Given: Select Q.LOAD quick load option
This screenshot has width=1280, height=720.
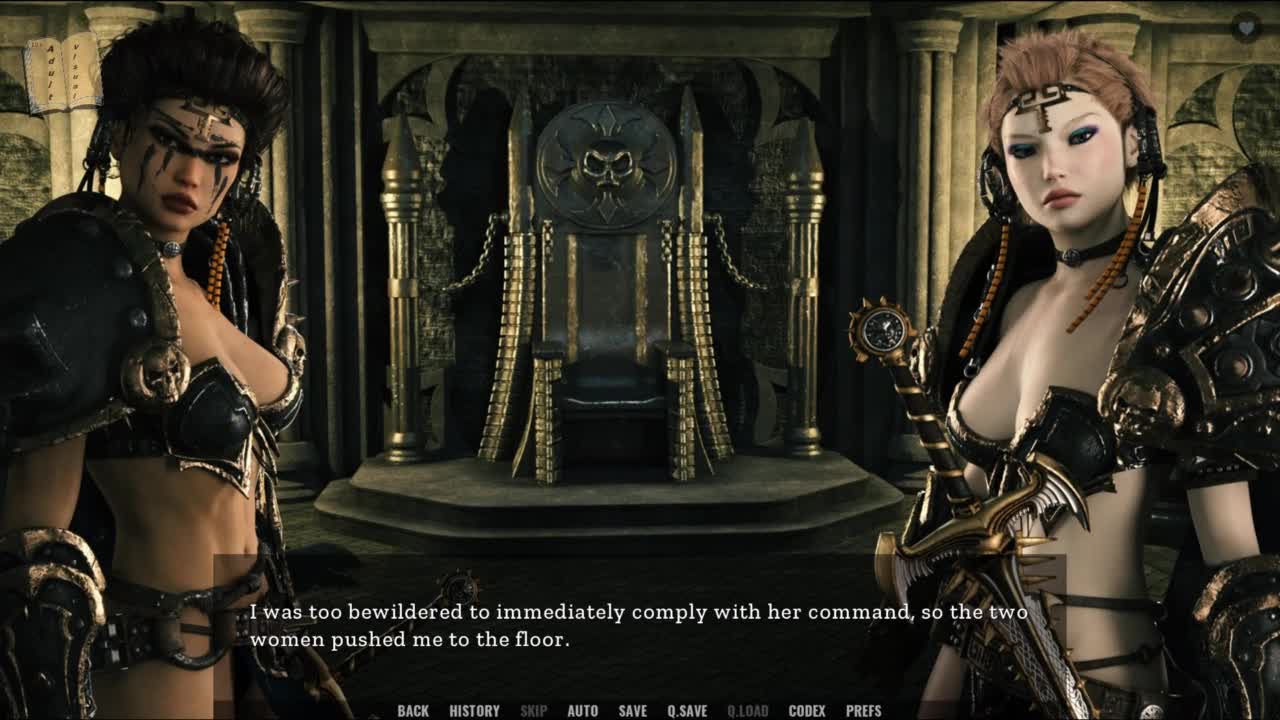Looking at the screenshot, I should [x=747, y=711].
